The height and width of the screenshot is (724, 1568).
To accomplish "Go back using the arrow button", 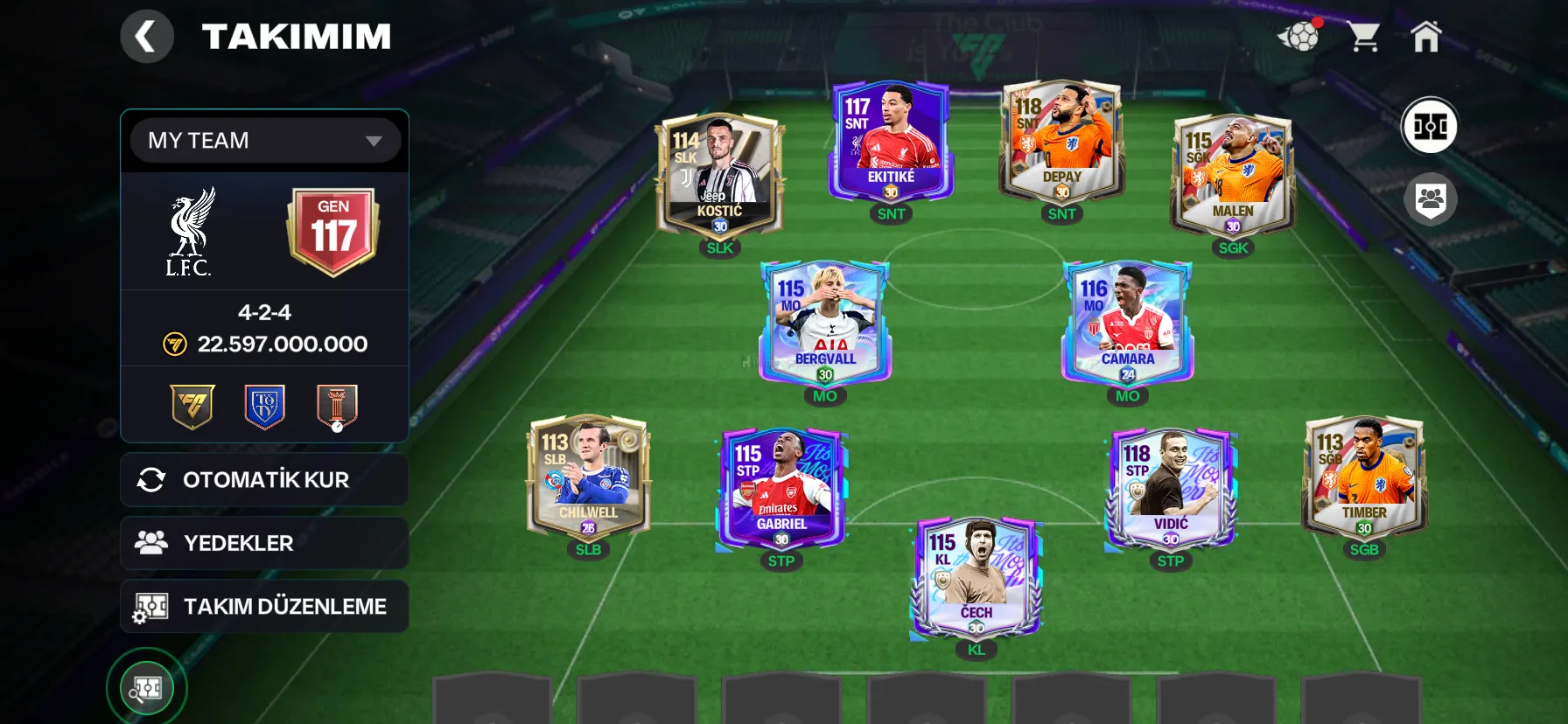I will (146, 37).
